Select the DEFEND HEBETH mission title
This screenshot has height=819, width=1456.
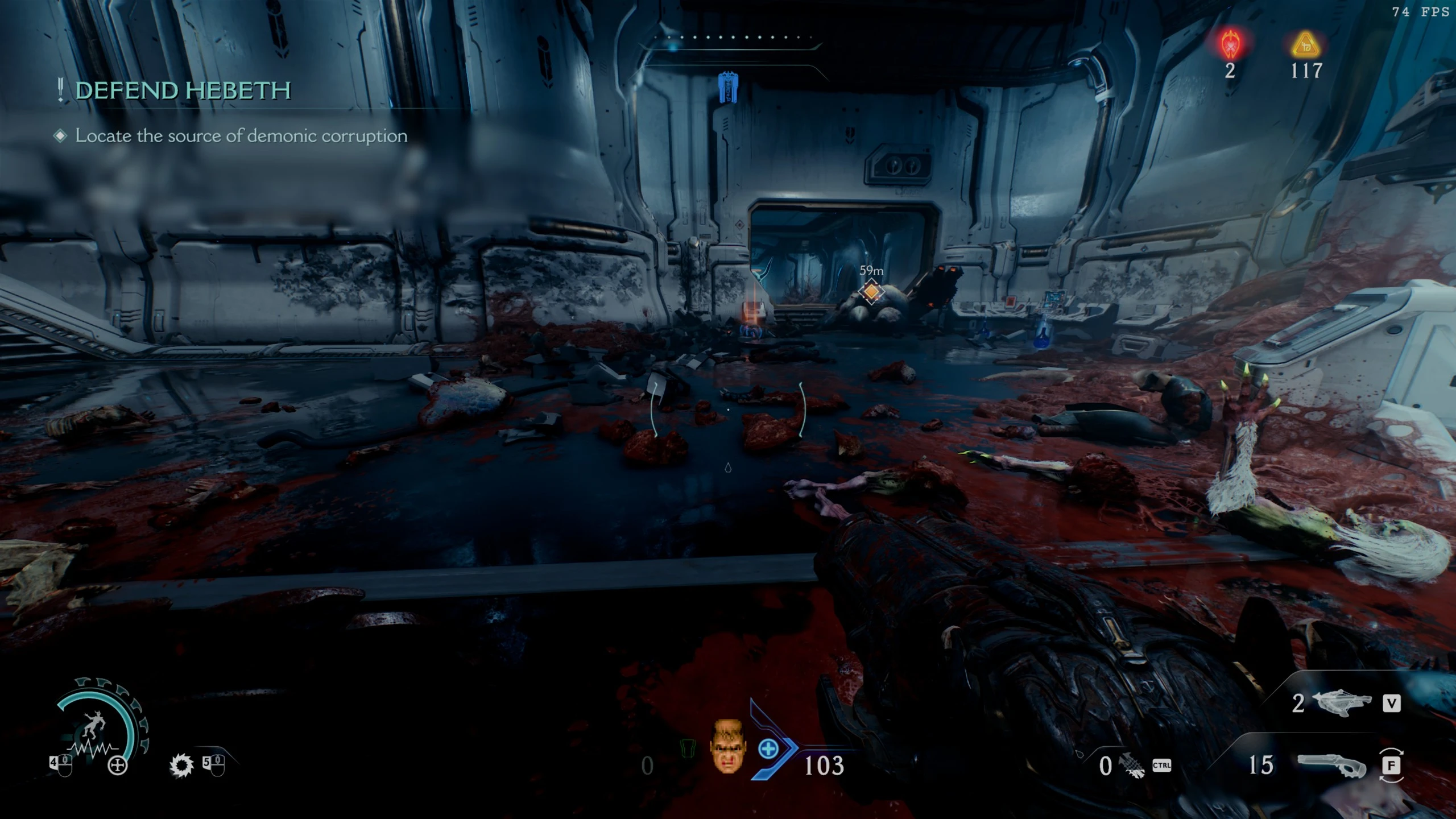tap(182, 90)
